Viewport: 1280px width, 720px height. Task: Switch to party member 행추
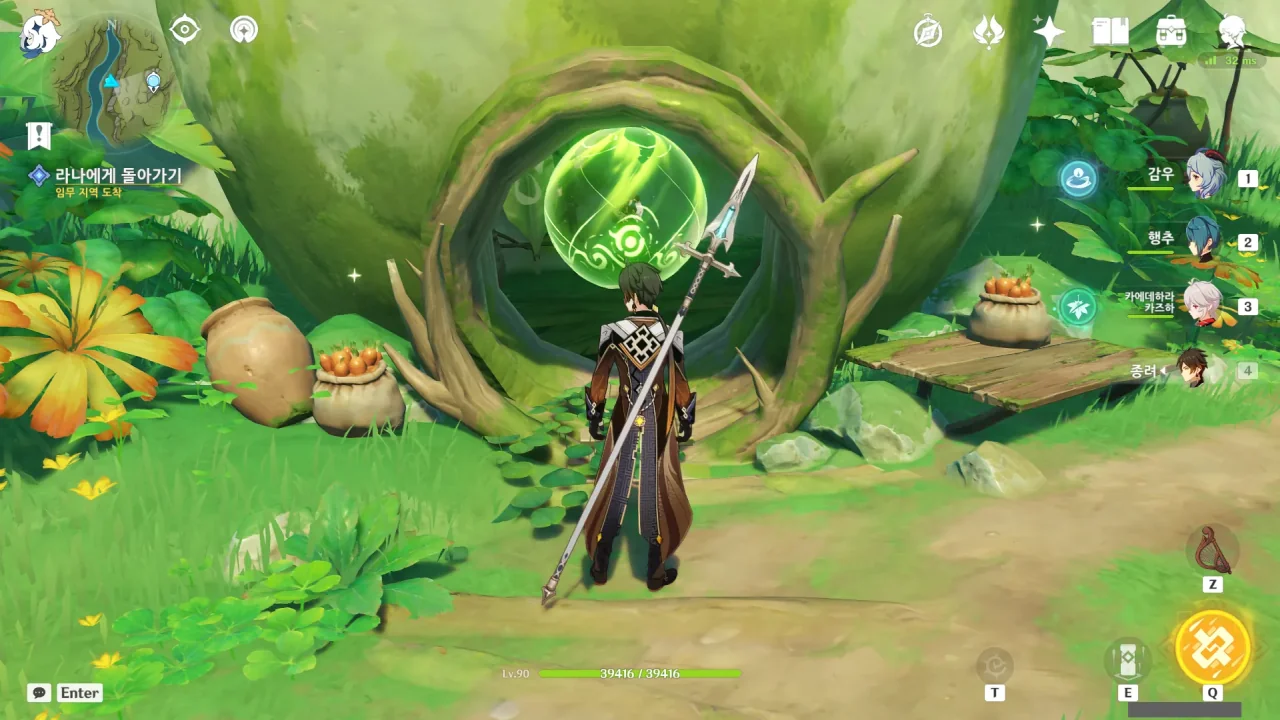[1206, 240]
